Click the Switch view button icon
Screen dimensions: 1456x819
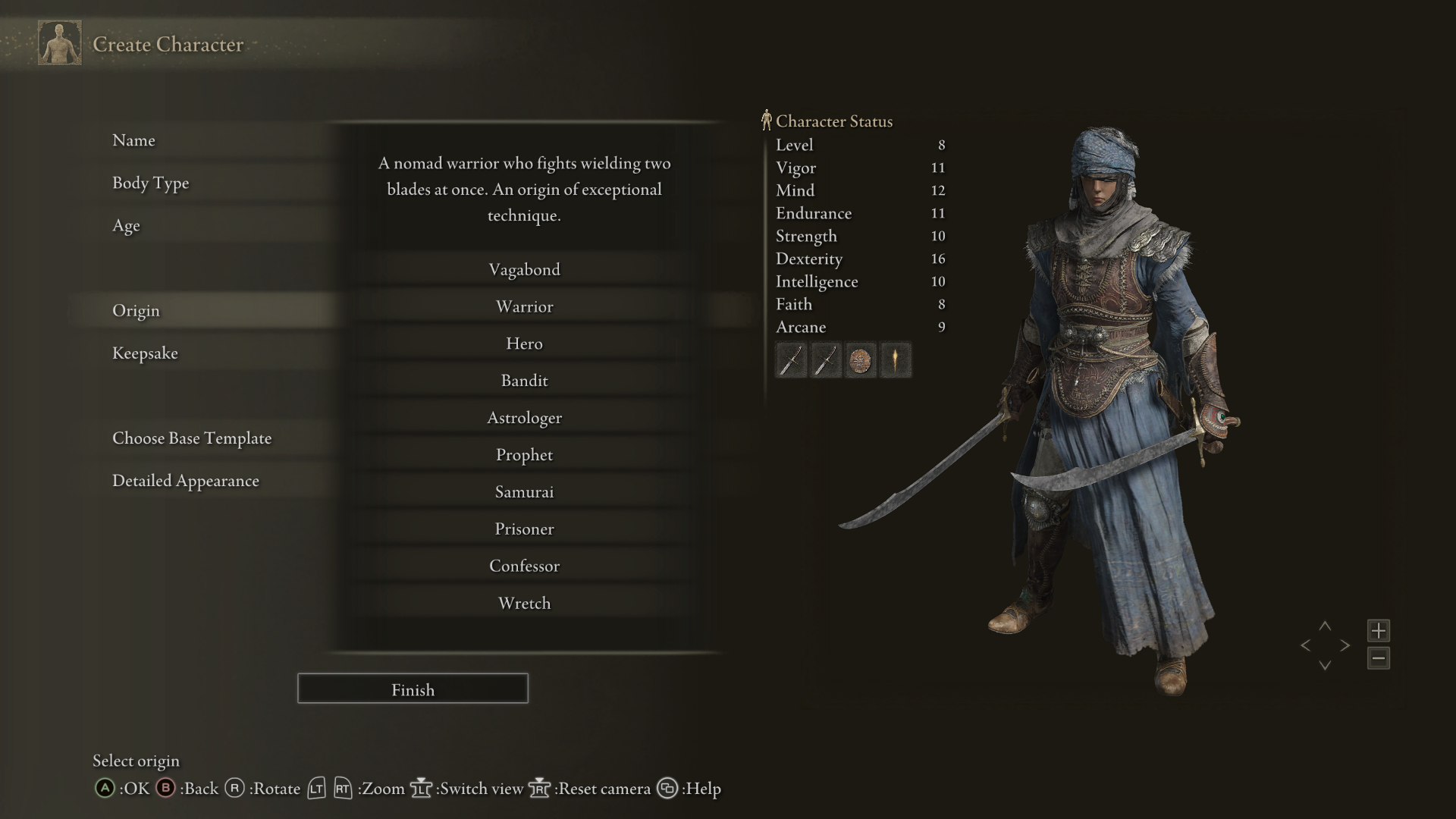click(422, 789)
